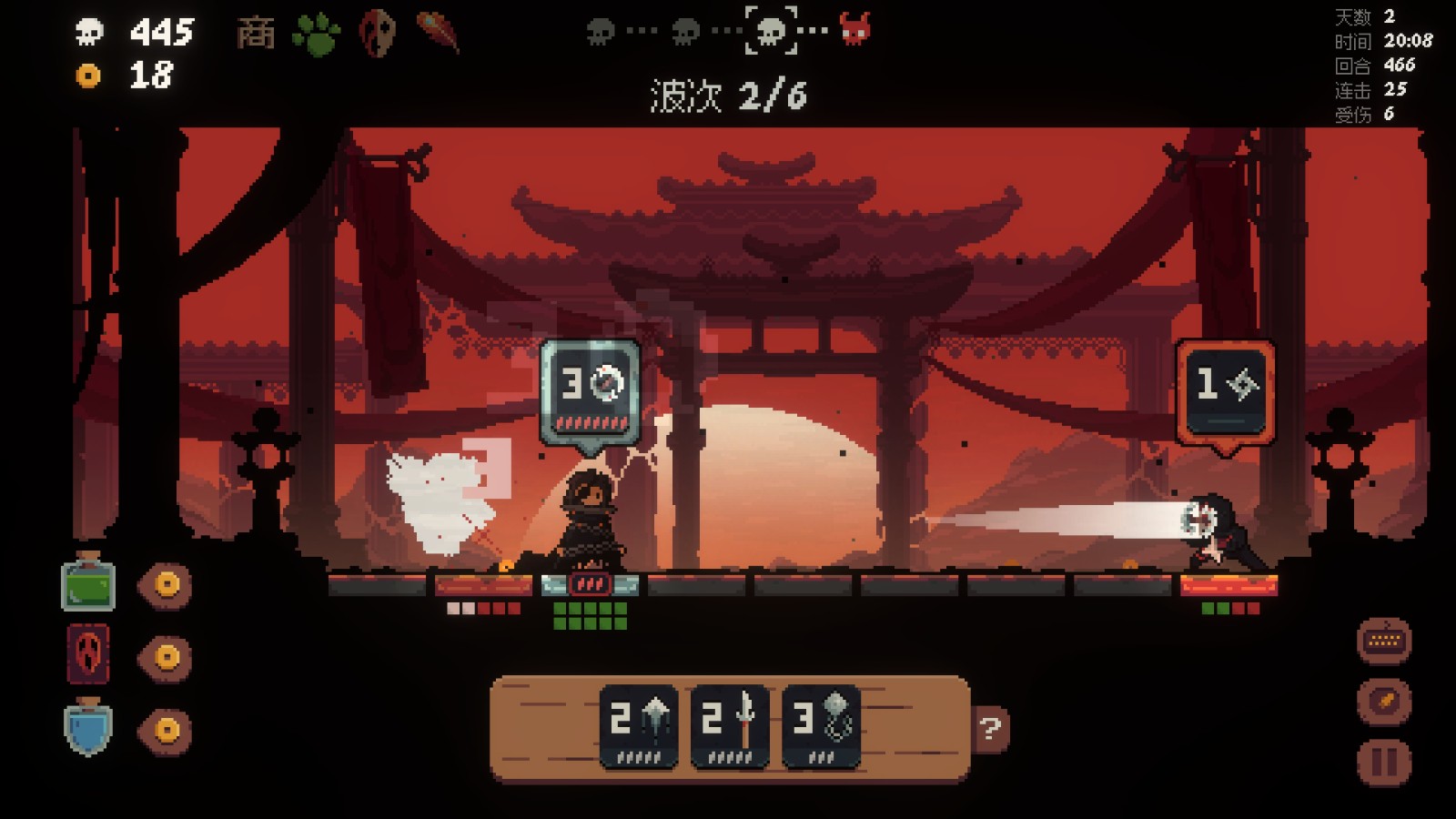The width and height of the screenshot is (1456, 819).
Task: Use the red mask card item
Action: pos(88,654)
